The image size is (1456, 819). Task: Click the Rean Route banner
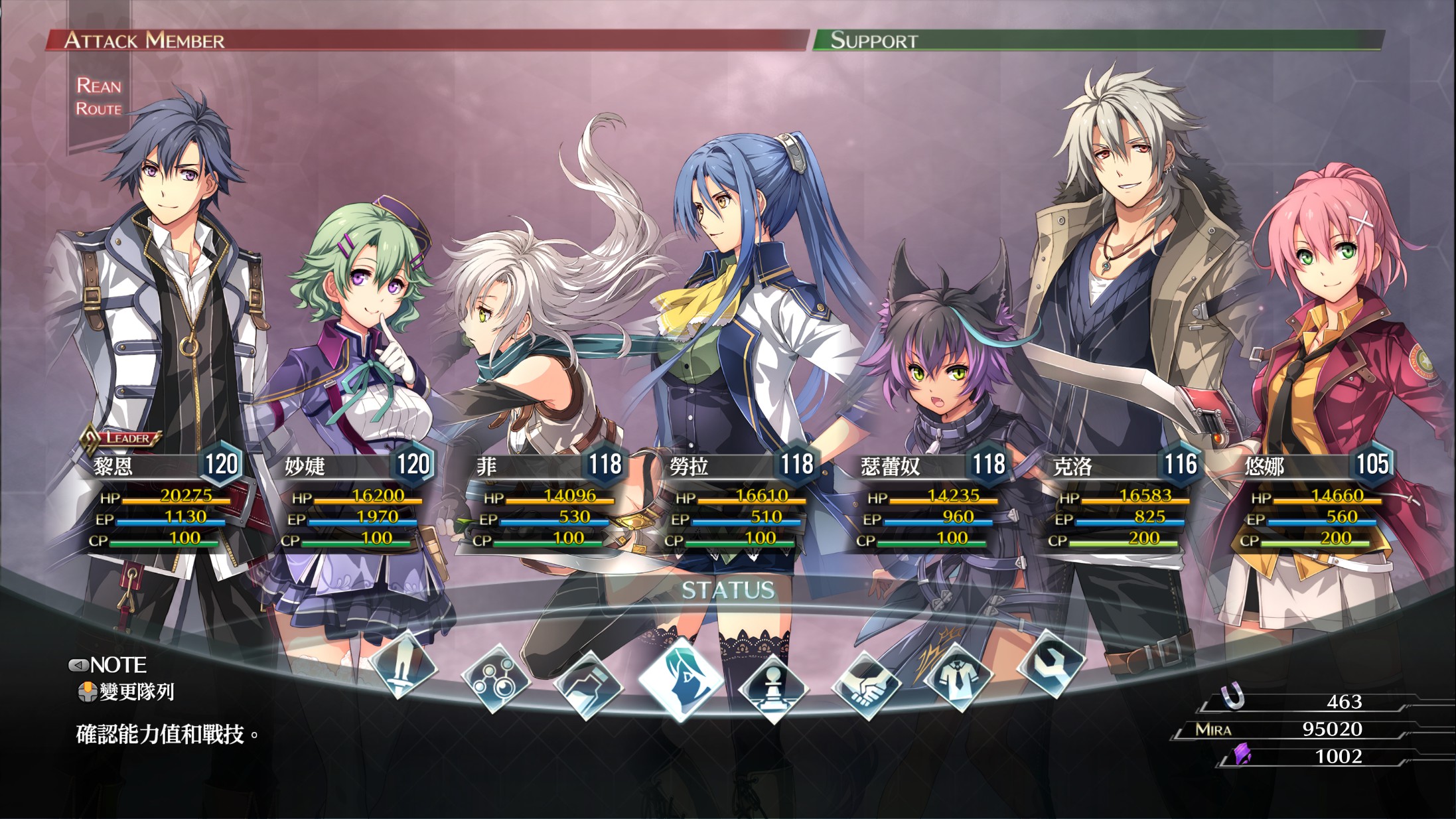click(99, 97)
